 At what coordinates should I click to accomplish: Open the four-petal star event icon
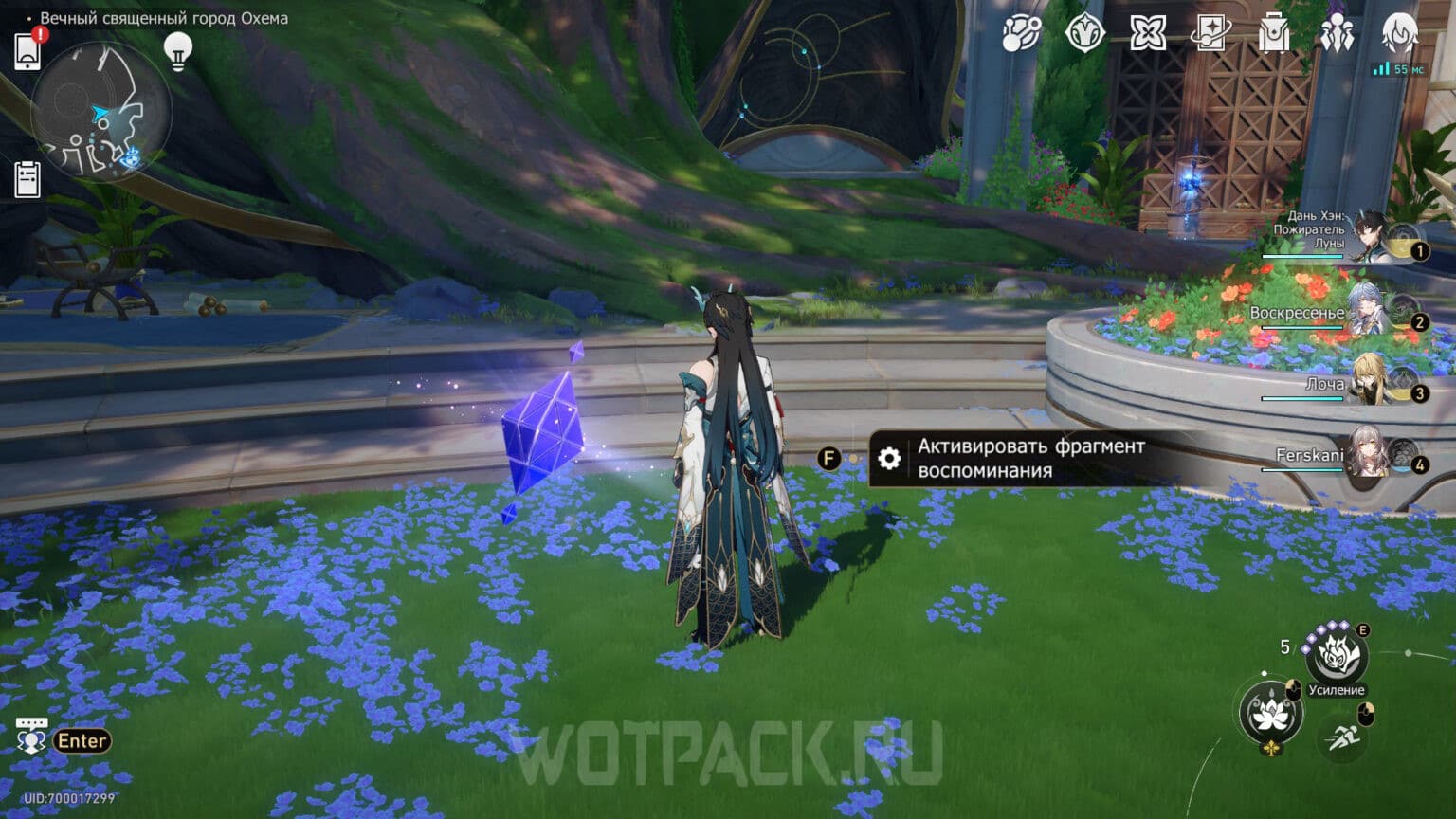tap(1150, 33)
